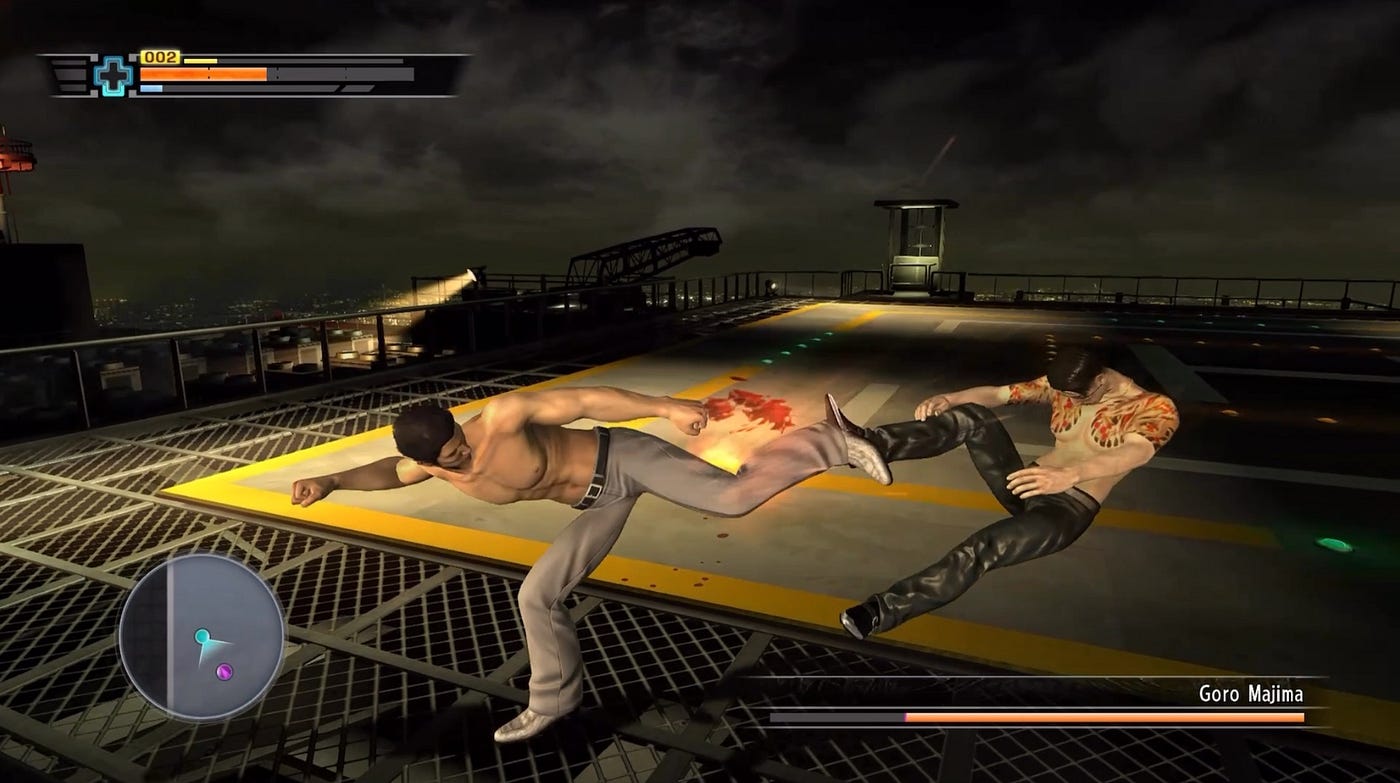The width and height of the screenshot is (1400, 783).
Task: Toggle the yellow experience bar above the health
Action: (200, 59)
